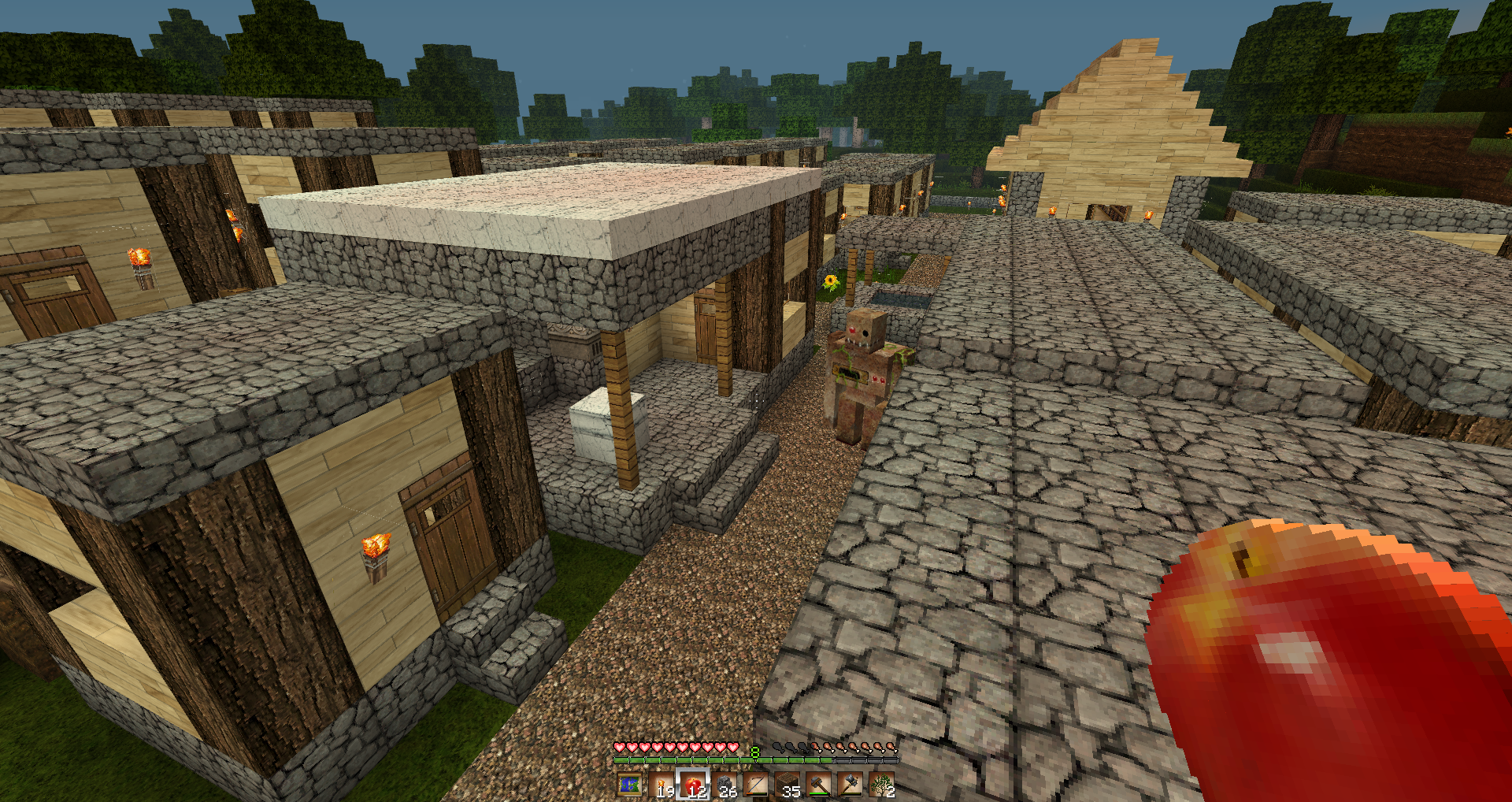Choose the torch stack slot
Screen dimensions: 1512x802
[661, 785]
